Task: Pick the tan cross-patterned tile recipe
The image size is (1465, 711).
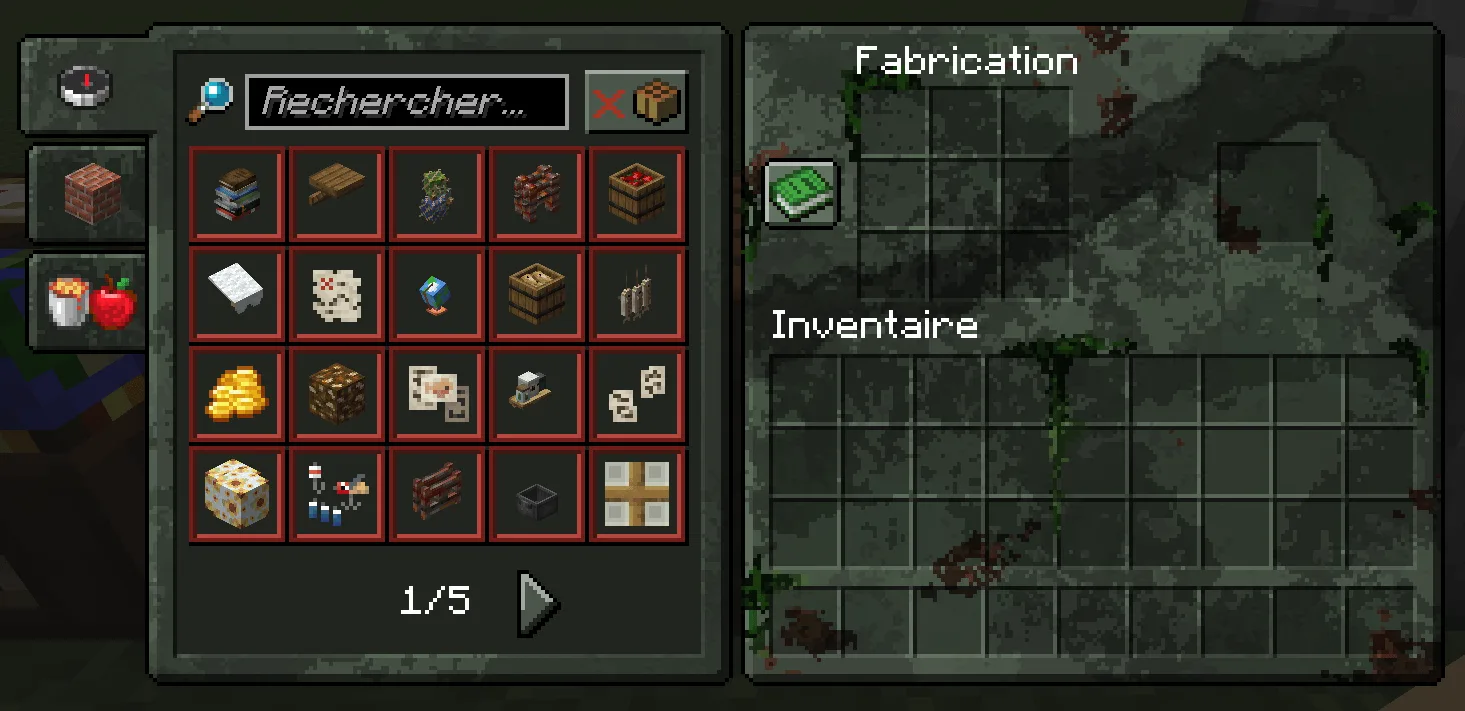Action: (x=637, y=495)
